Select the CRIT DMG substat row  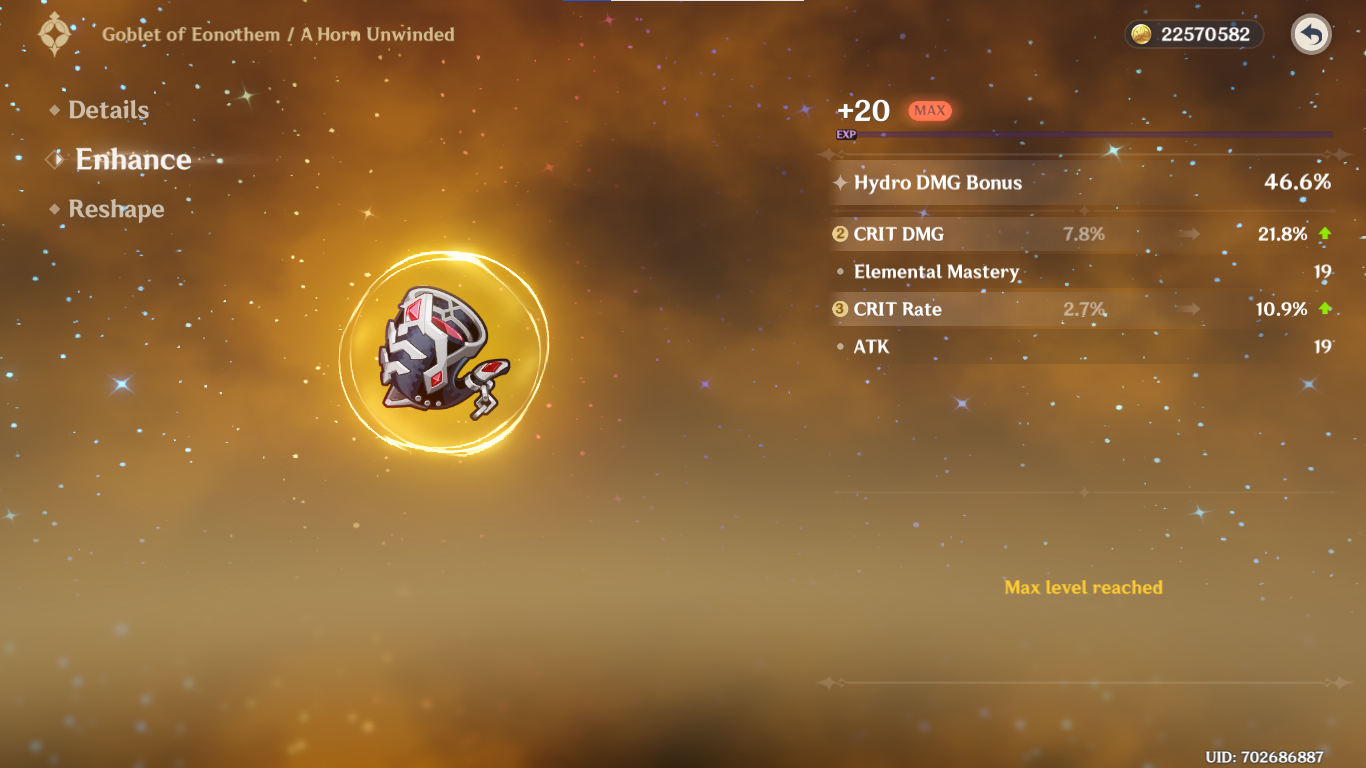pos(1082,234)
